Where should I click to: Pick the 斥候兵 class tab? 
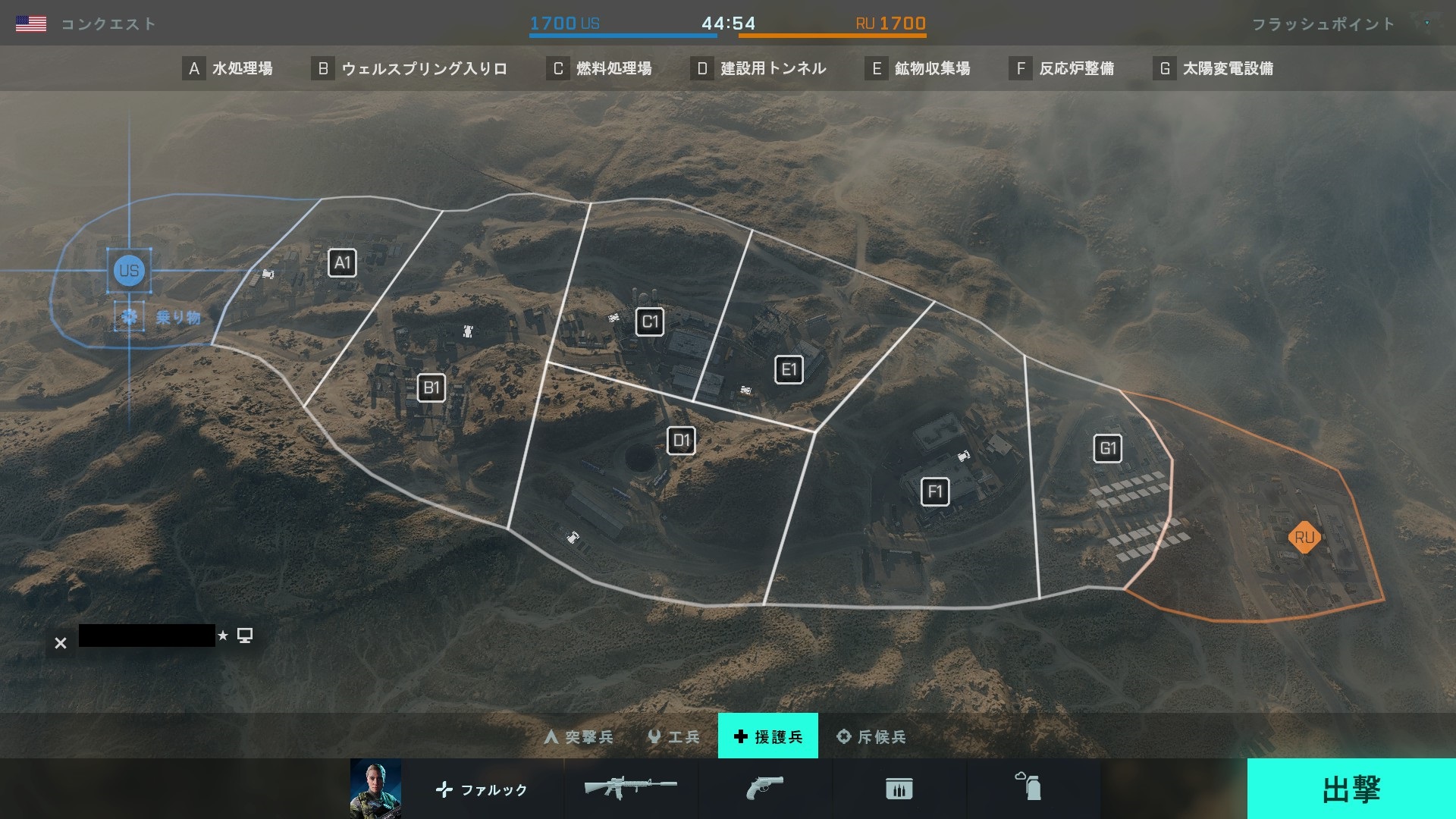pyautogui.click(x=871, y=736)
